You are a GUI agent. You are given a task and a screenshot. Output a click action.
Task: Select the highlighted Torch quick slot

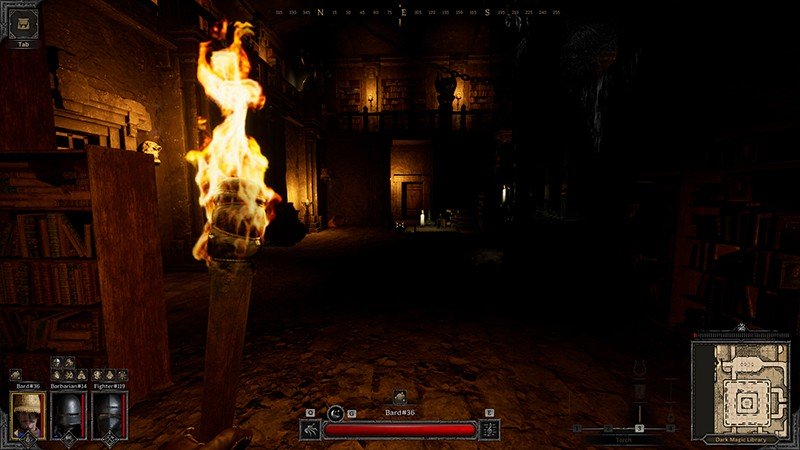click(x=639, y=428)
